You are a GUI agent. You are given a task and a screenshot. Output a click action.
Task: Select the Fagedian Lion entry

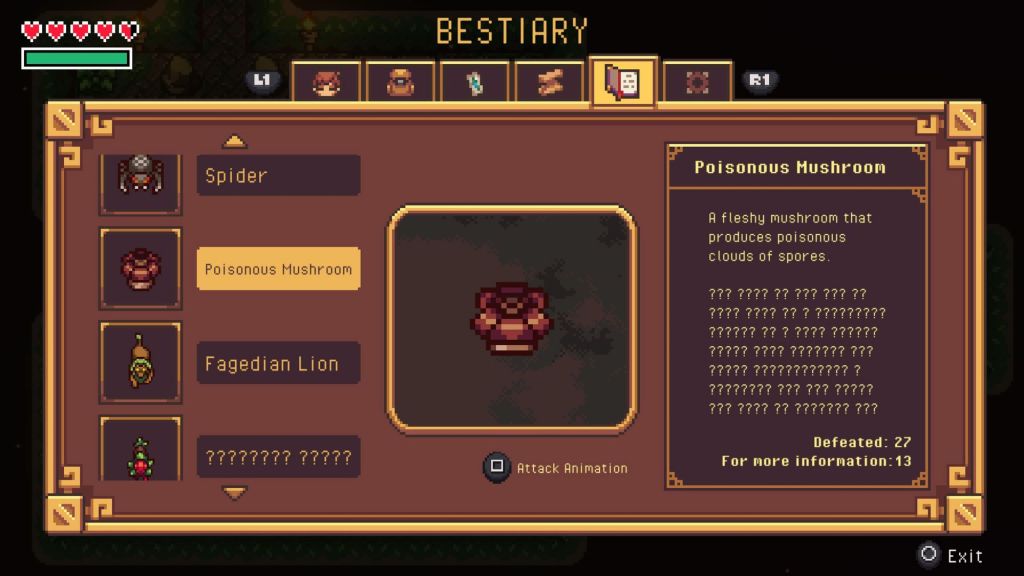coord(278,364)
